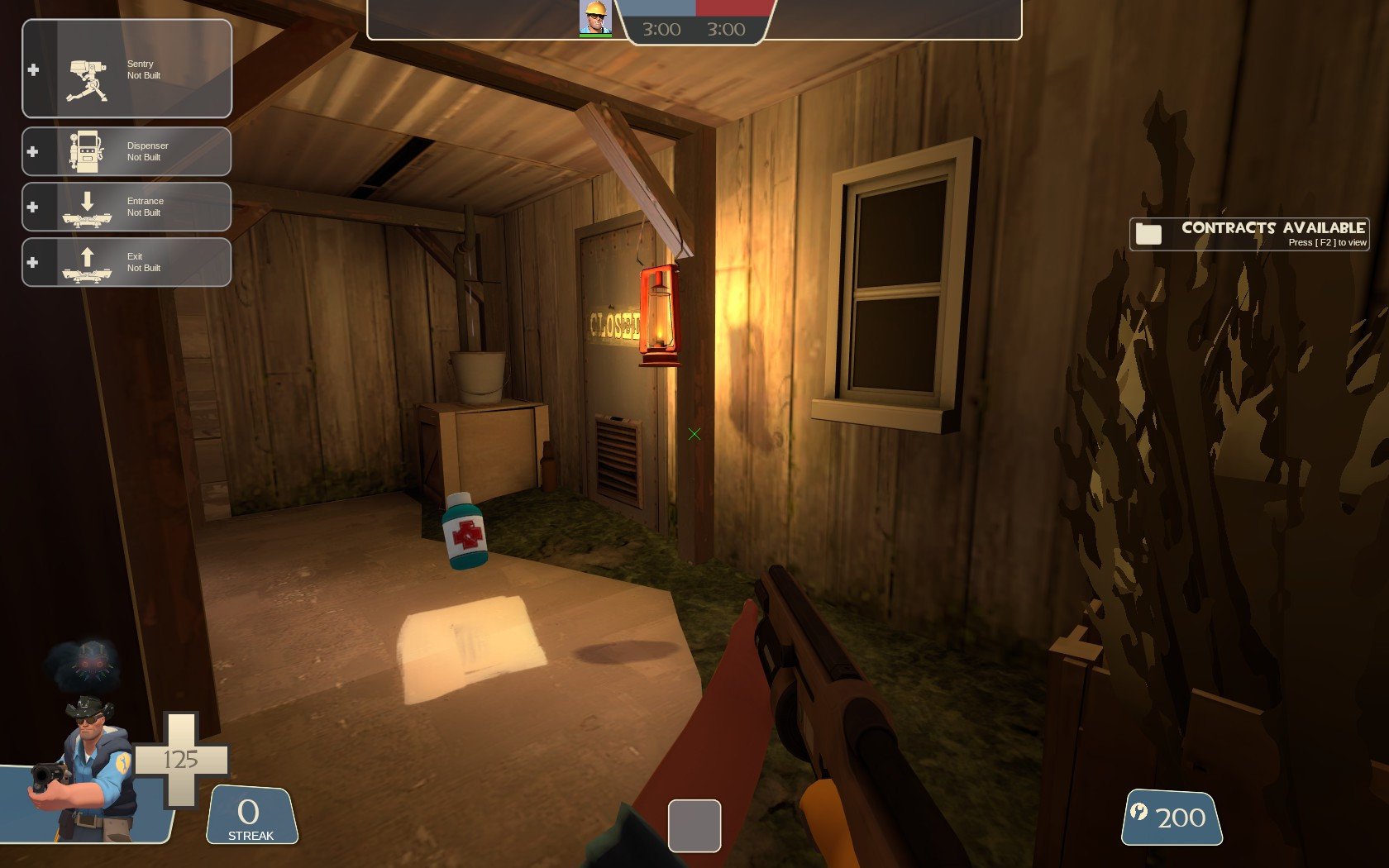Image resolution: width=1389 pixels, height=868 pixels.
Task: Toggle the Sentry build slot plus sign
Action: 33,69
